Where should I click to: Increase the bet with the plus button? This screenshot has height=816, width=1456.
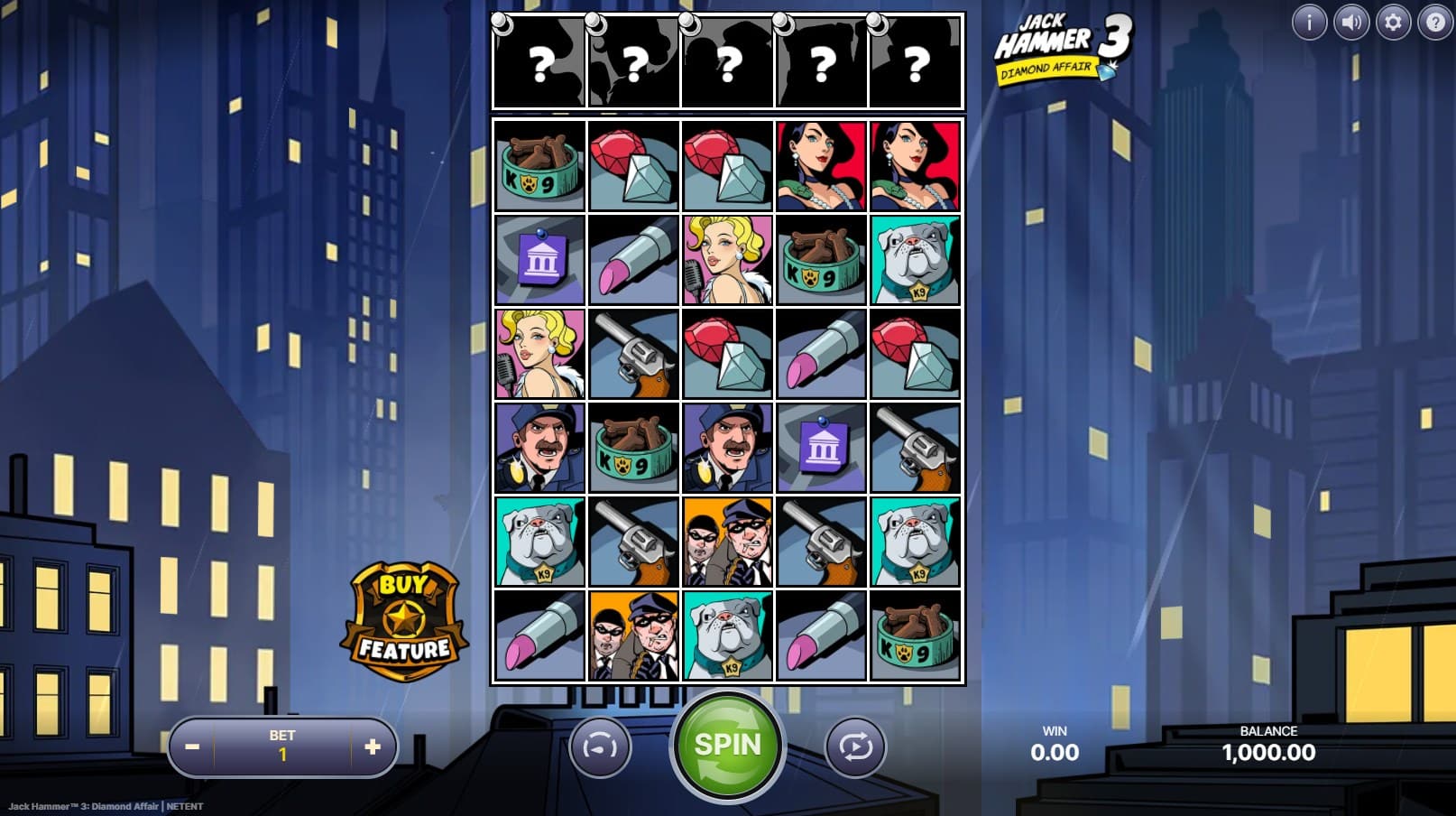coord(373,747)
